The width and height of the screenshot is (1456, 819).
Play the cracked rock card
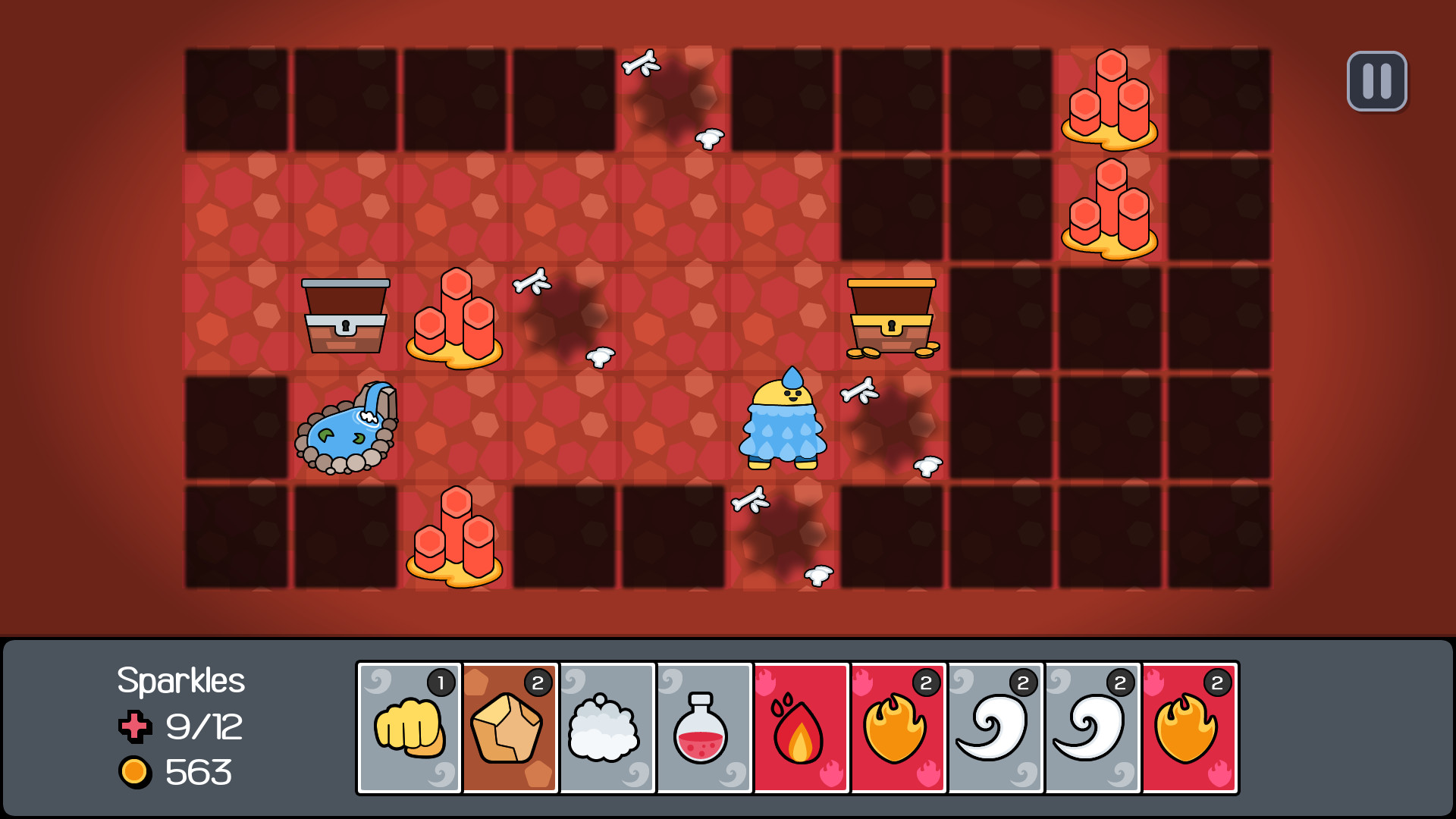[x=510, y=726]
